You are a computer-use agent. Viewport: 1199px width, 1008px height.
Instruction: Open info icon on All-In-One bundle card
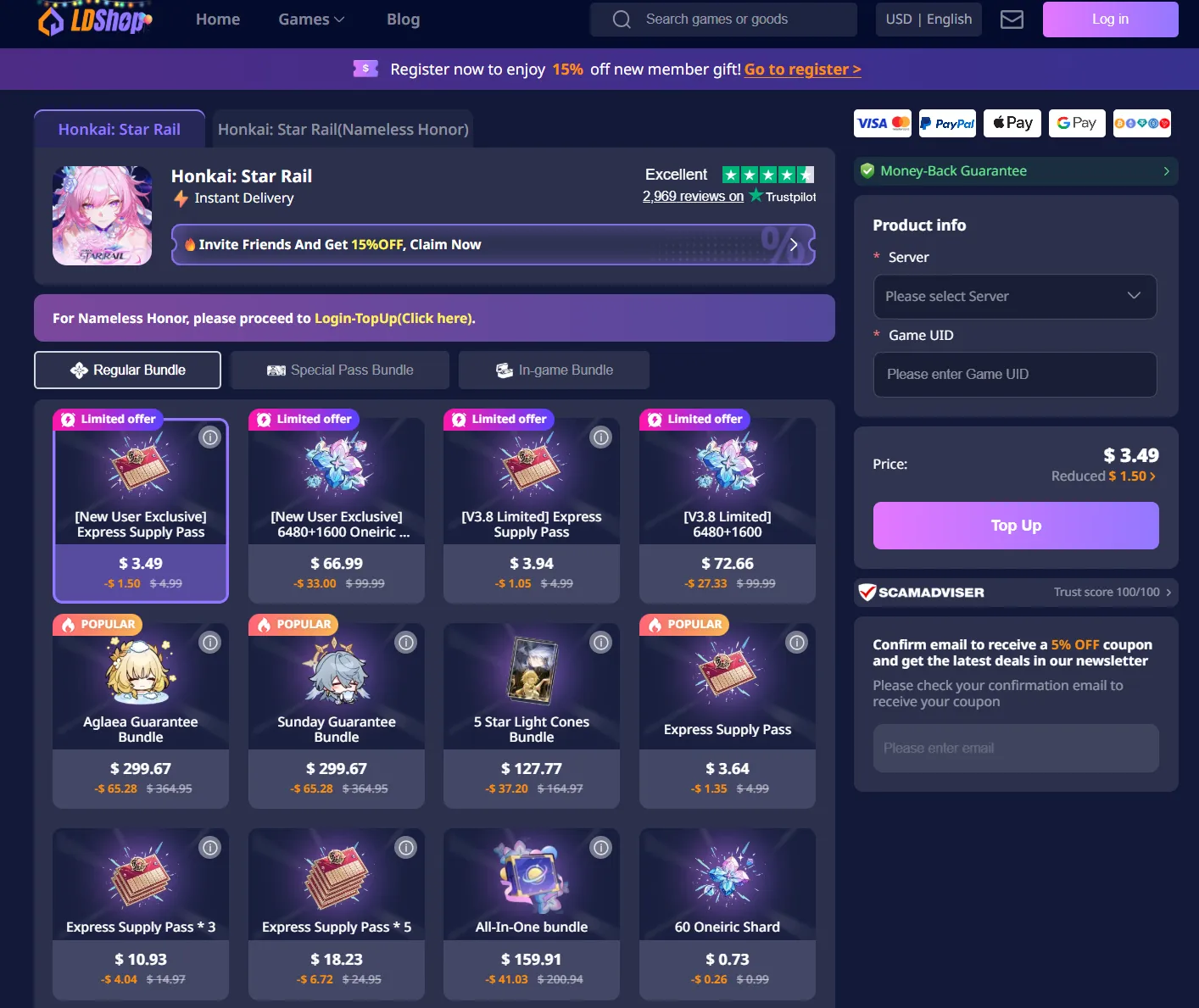point(600,847)
